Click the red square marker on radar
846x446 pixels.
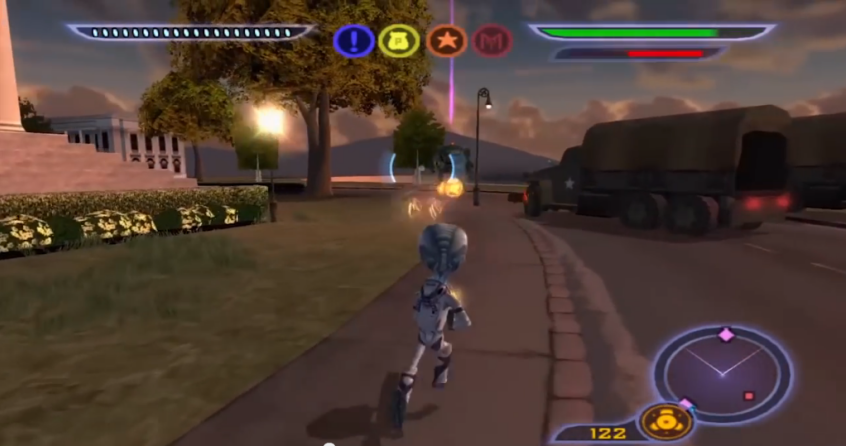click(749, 396)
